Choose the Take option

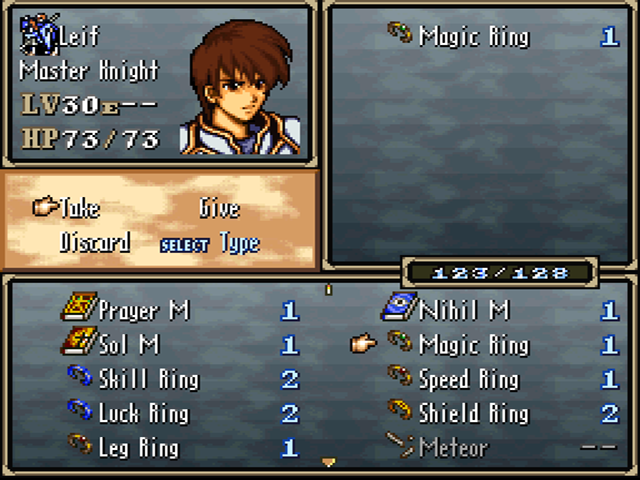click(80, 208)
